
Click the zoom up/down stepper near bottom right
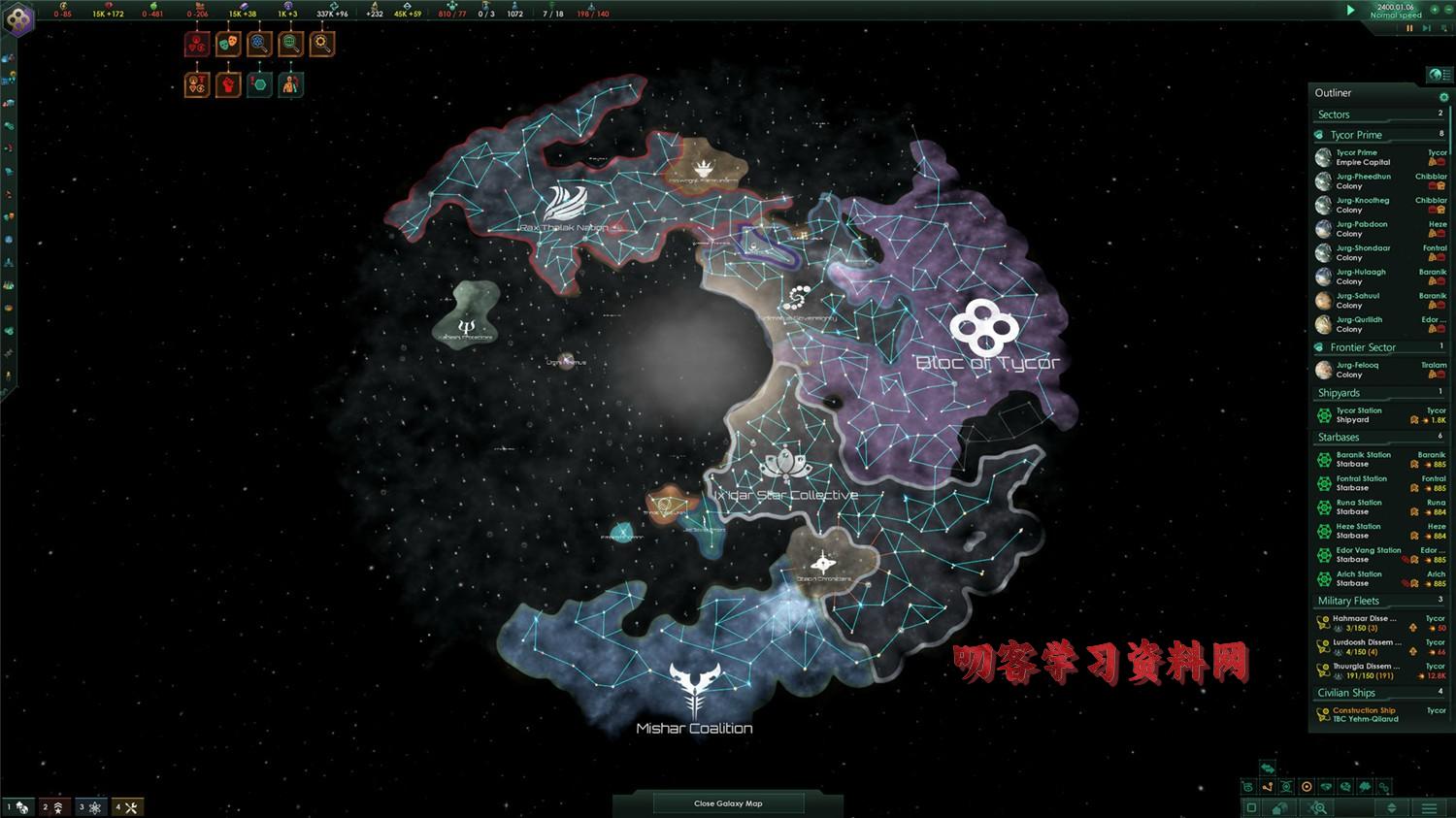(x=1391, y=808)
